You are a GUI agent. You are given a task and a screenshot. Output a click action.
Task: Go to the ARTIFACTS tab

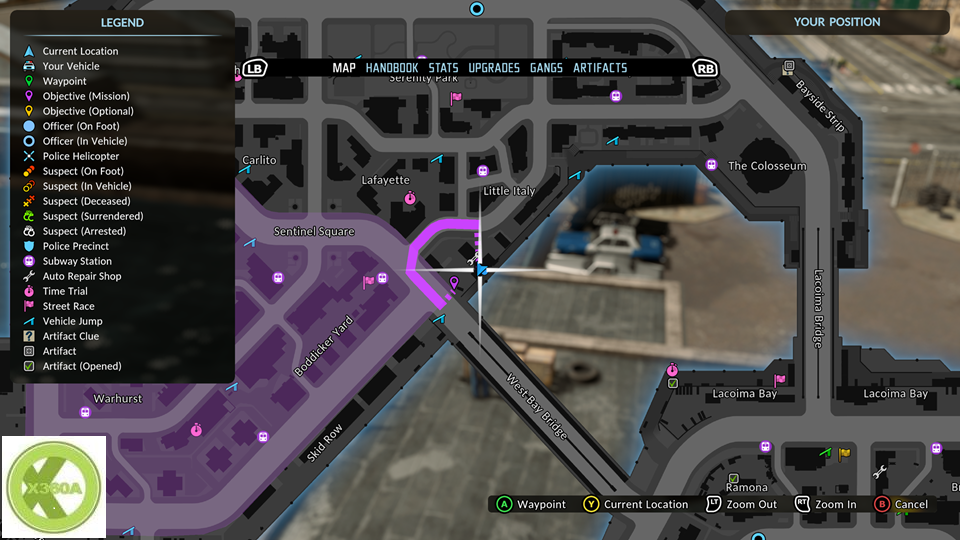point(600,68)
